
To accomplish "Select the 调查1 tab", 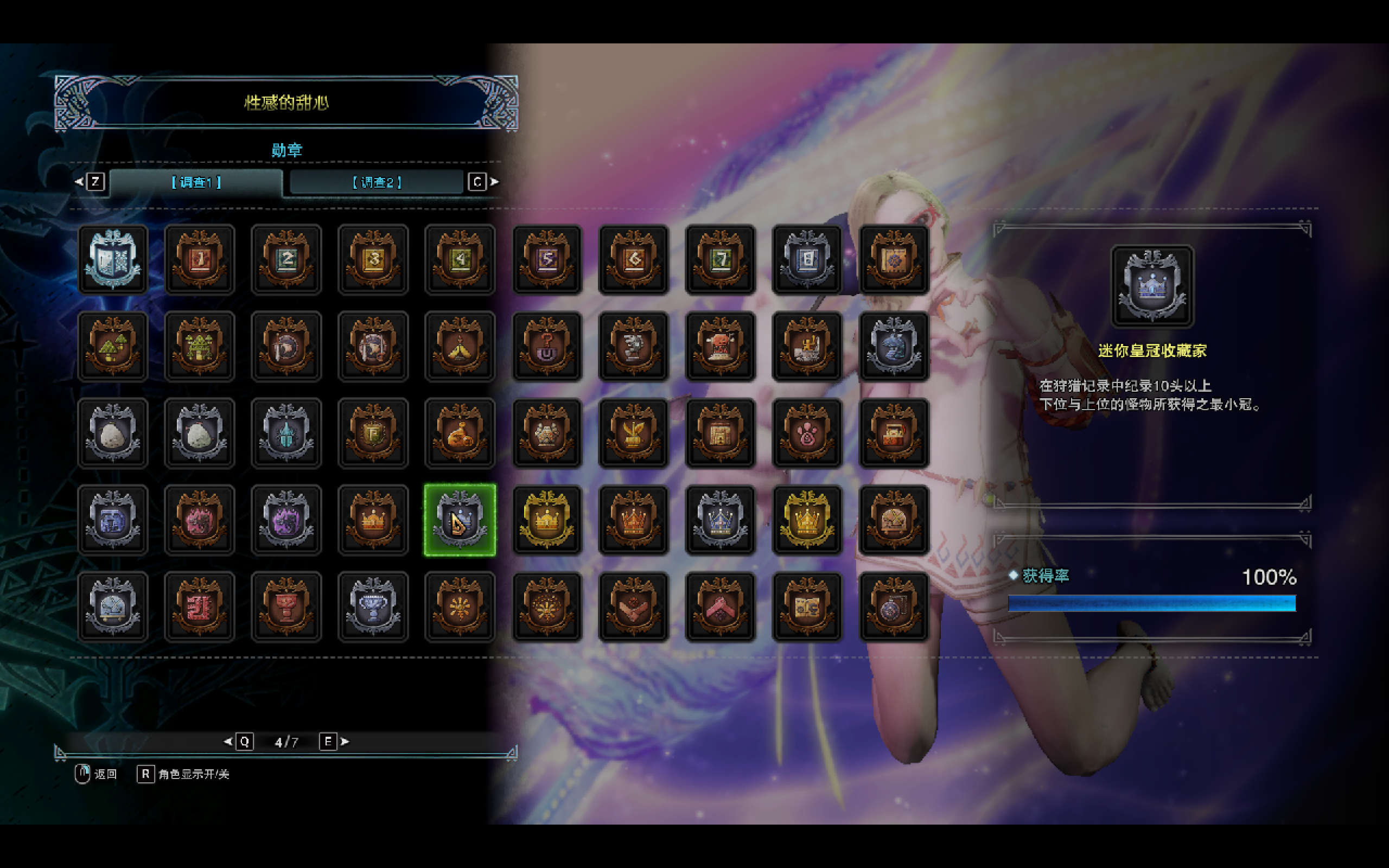I will tap(196, 182).
